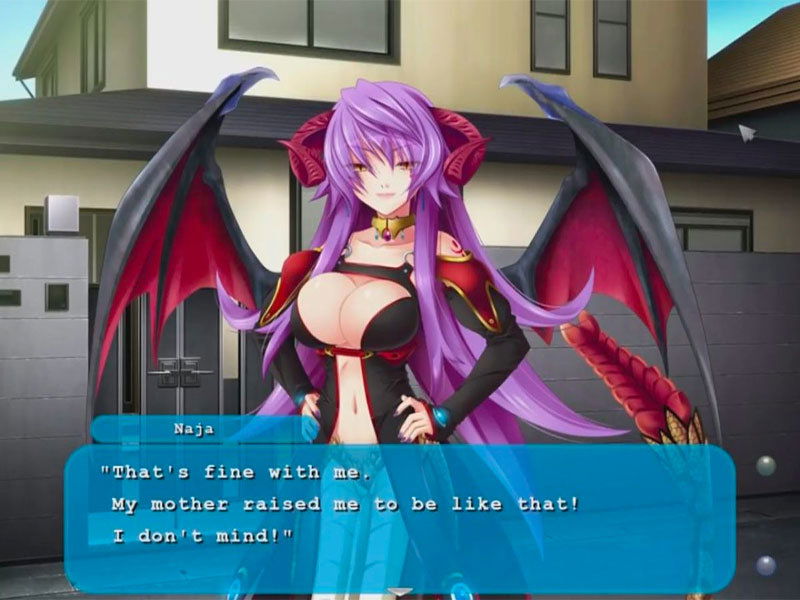
Task: Click the lower bluish orb button
Action: pyautogui.click(x=766, y=565)
